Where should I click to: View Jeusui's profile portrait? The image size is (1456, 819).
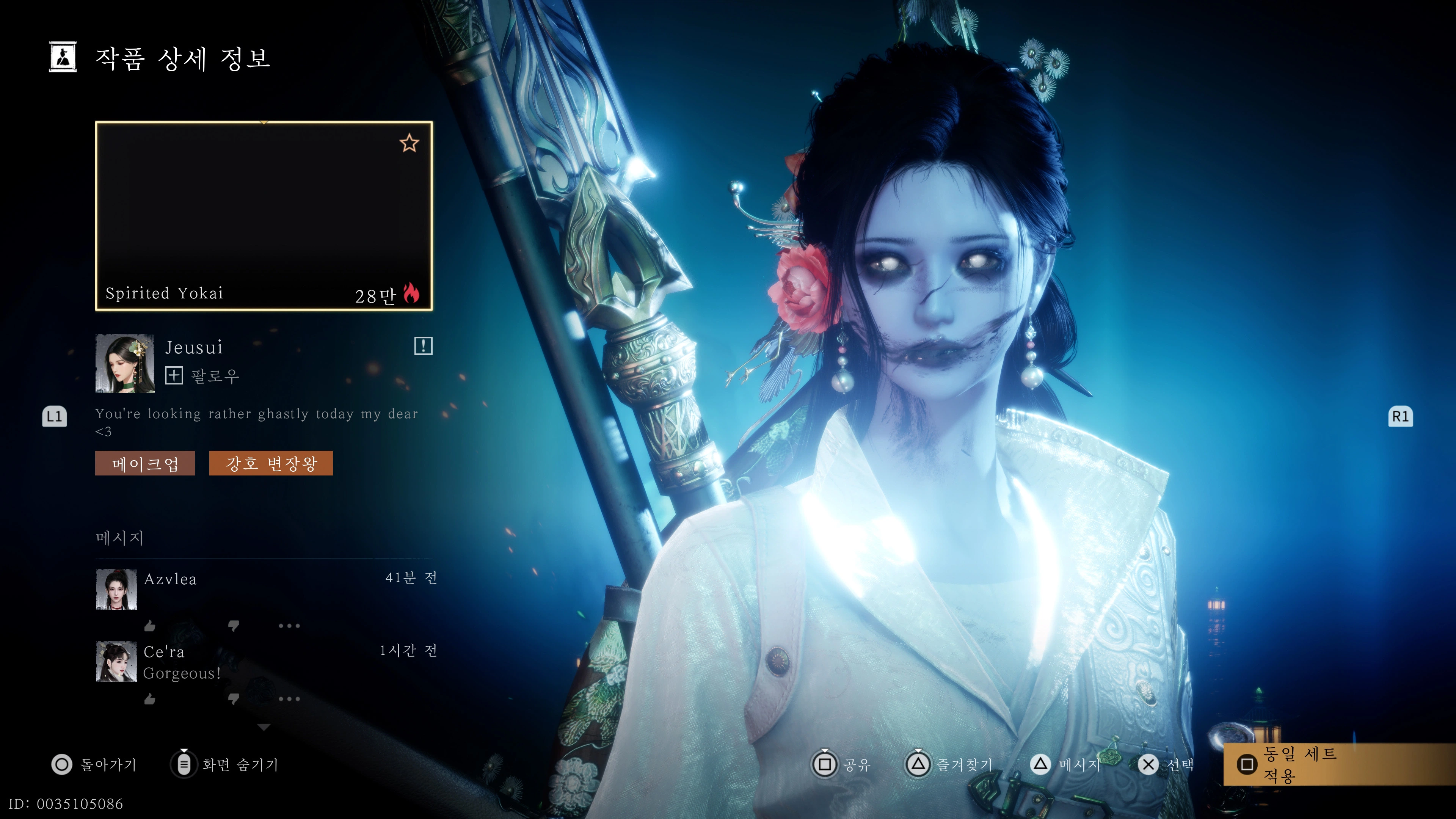(x=125, y=364)
